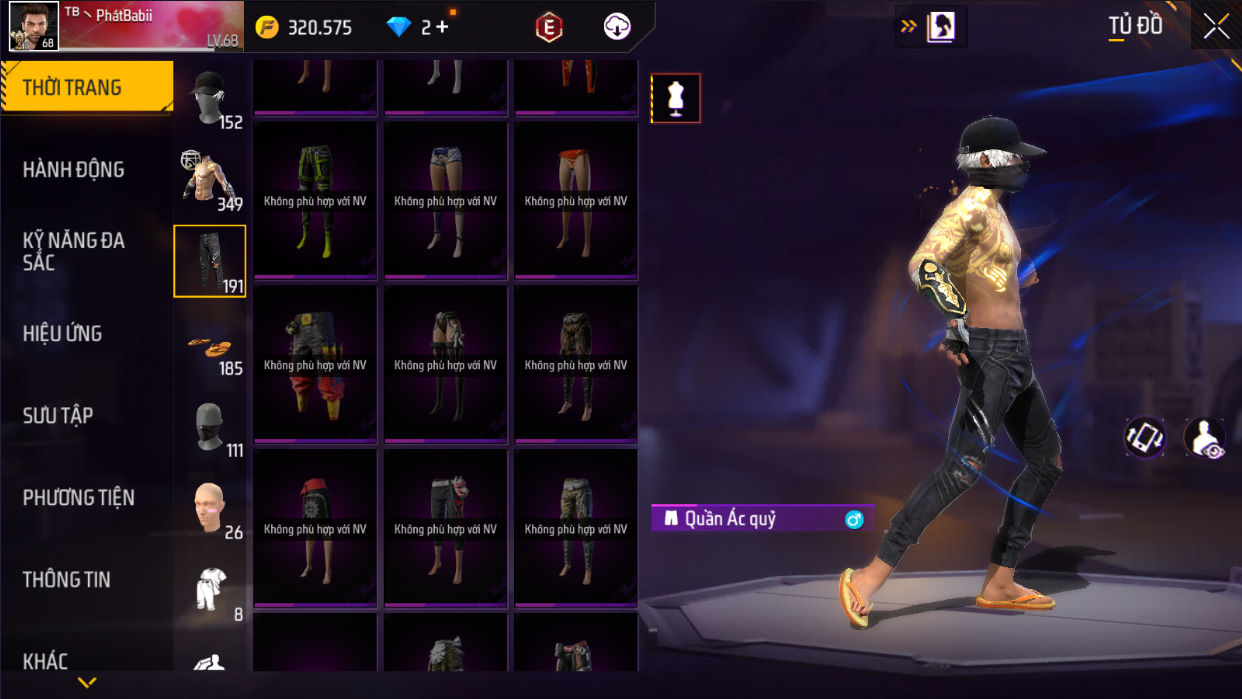Select the black pants subcategory
This screenshot has width=1242, height=699.
click(x=210, y=261)
